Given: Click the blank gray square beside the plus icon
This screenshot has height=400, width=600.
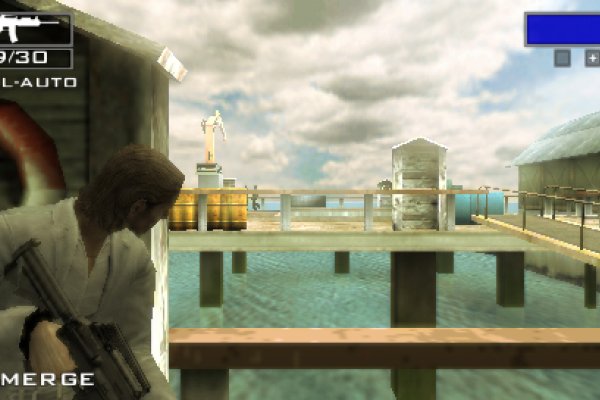Looking at the screenshot, I should pyautogui.click(x=563, y=58).
